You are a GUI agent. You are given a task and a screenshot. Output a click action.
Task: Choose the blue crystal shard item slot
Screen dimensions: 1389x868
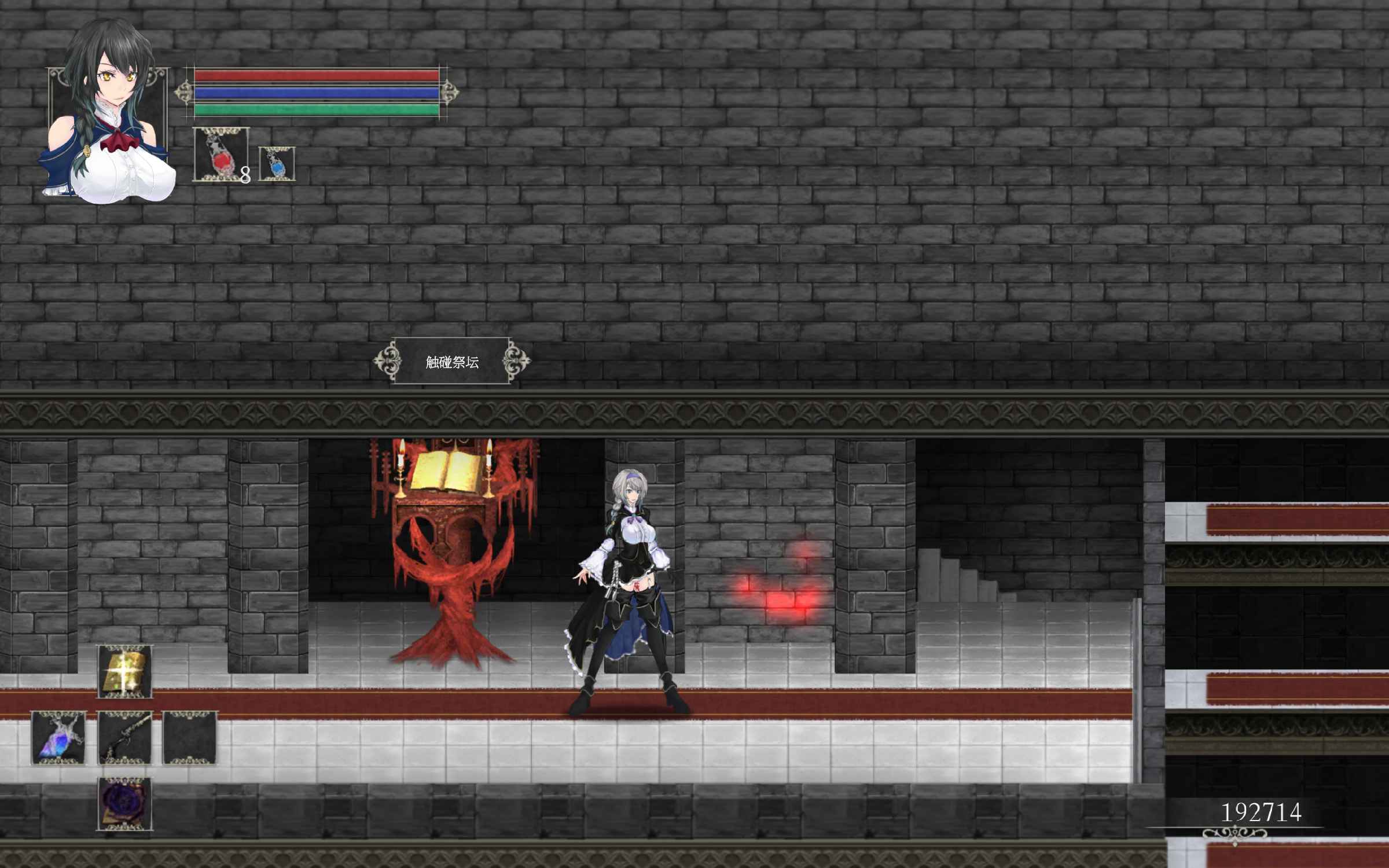[x=58, y=738]
